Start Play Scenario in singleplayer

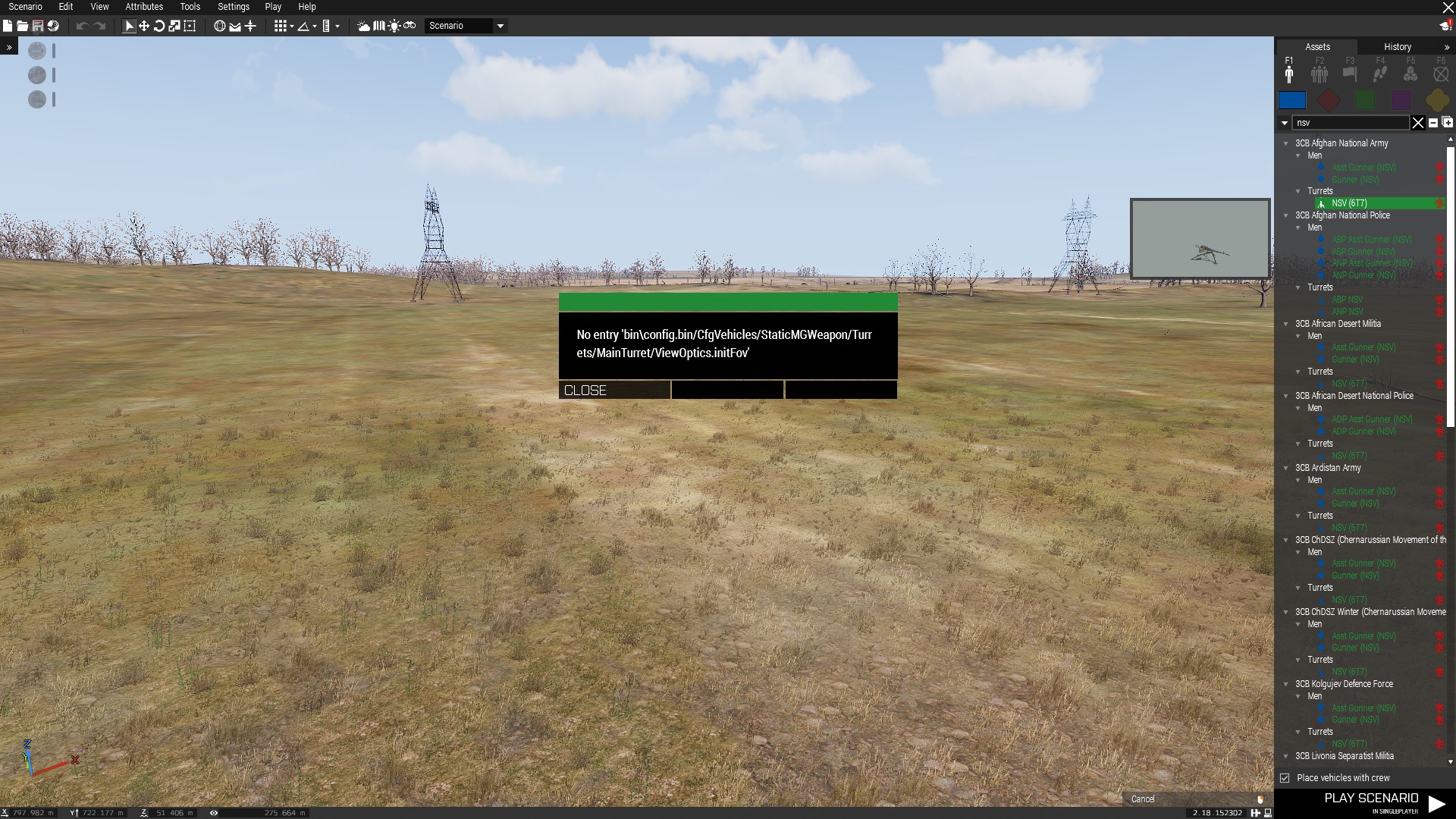(x=1380, y=802)
